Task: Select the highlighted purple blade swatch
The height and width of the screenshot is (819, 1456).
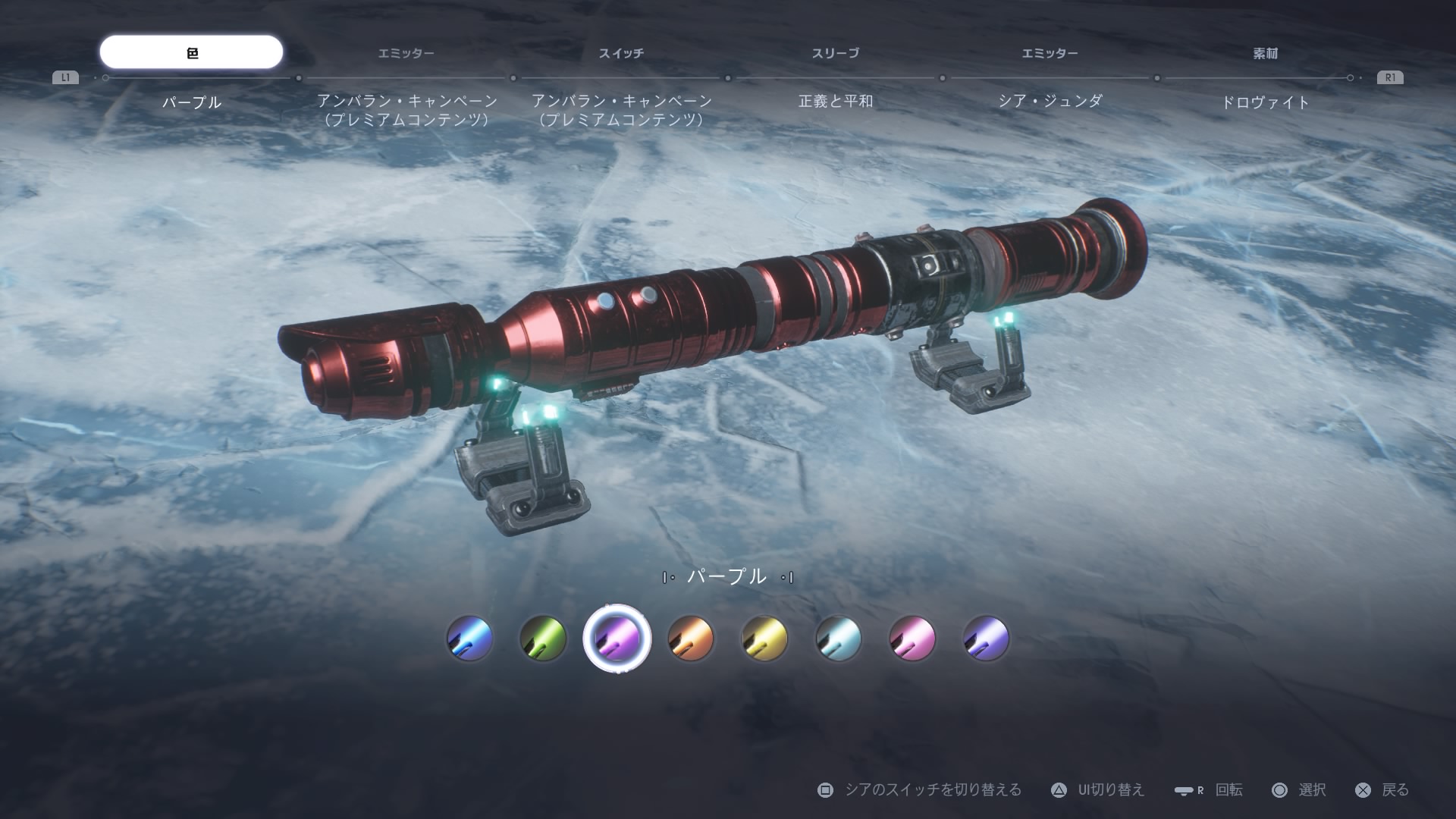Action: click(617, 639)
